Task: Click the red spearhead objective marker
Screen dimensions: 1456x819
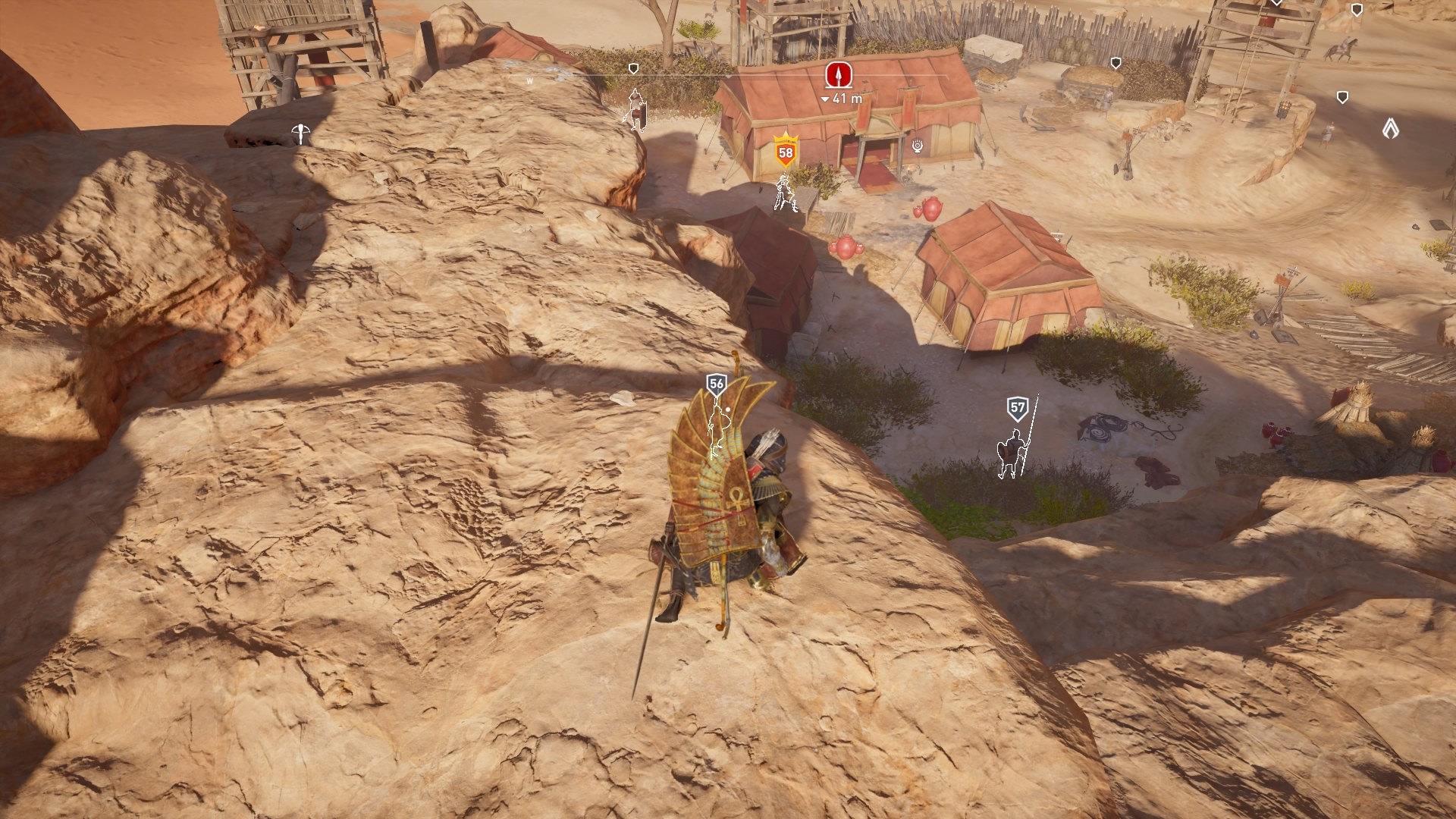Action: (838, 74)
